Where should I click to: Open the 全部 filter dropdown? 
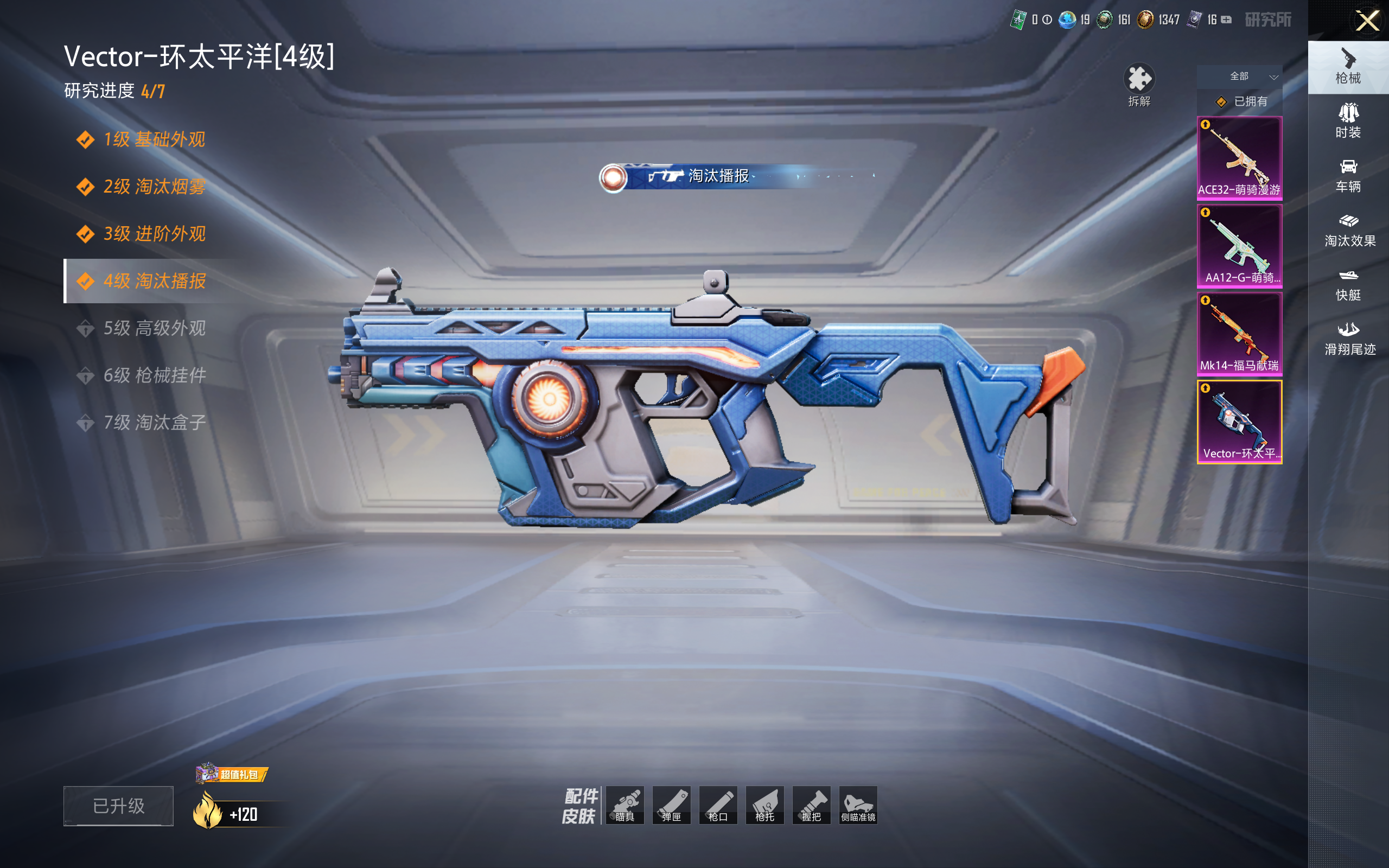(x=1239, y=76)
